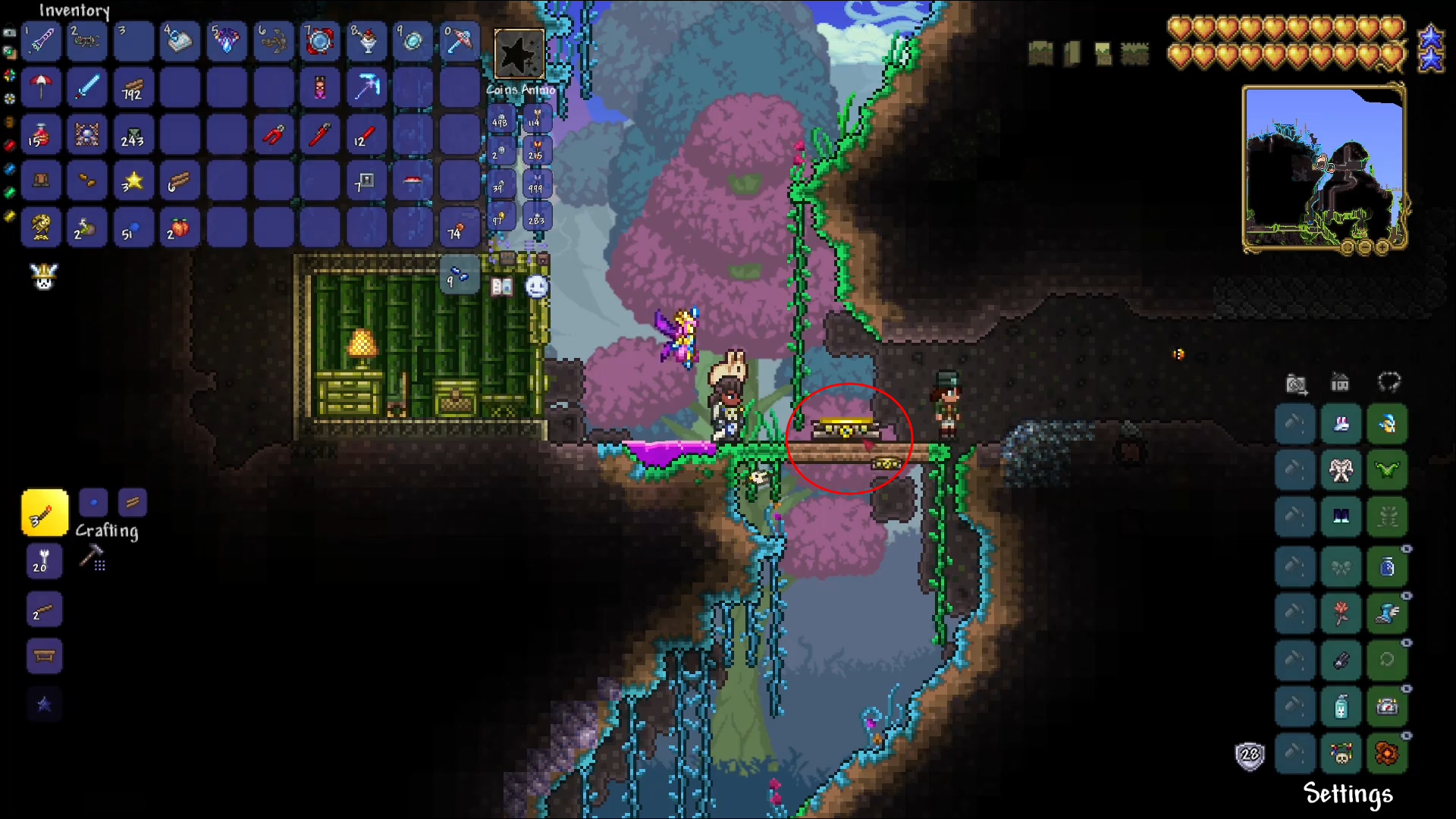Toggle the bottle accessory visibility eye

tap(1407, 549)
